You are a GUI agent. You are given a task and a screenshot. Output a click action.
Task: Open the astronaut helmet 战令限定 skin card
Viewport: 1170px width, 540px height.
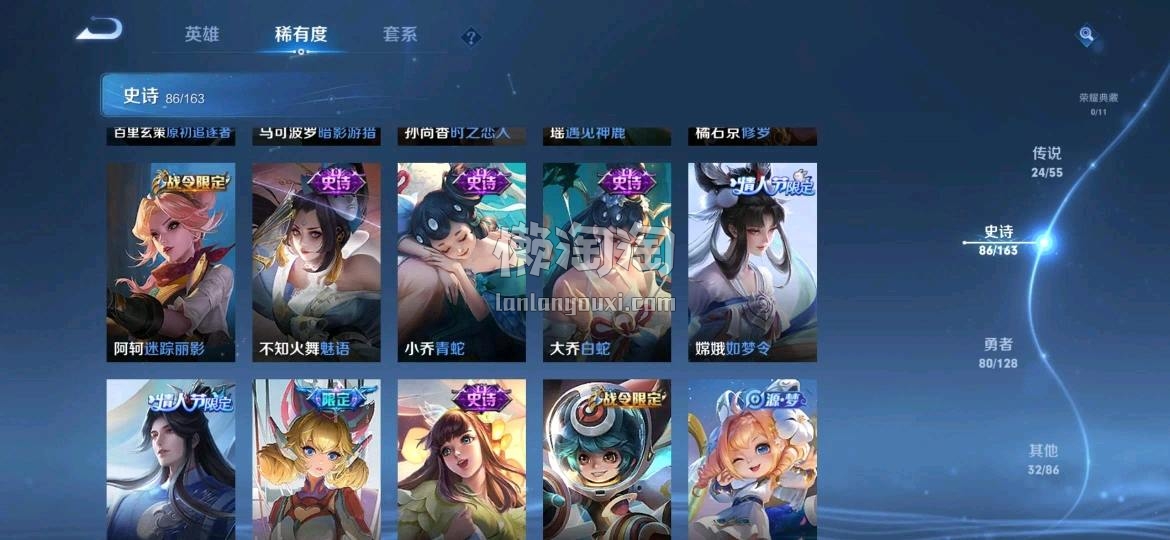(606, 460)
